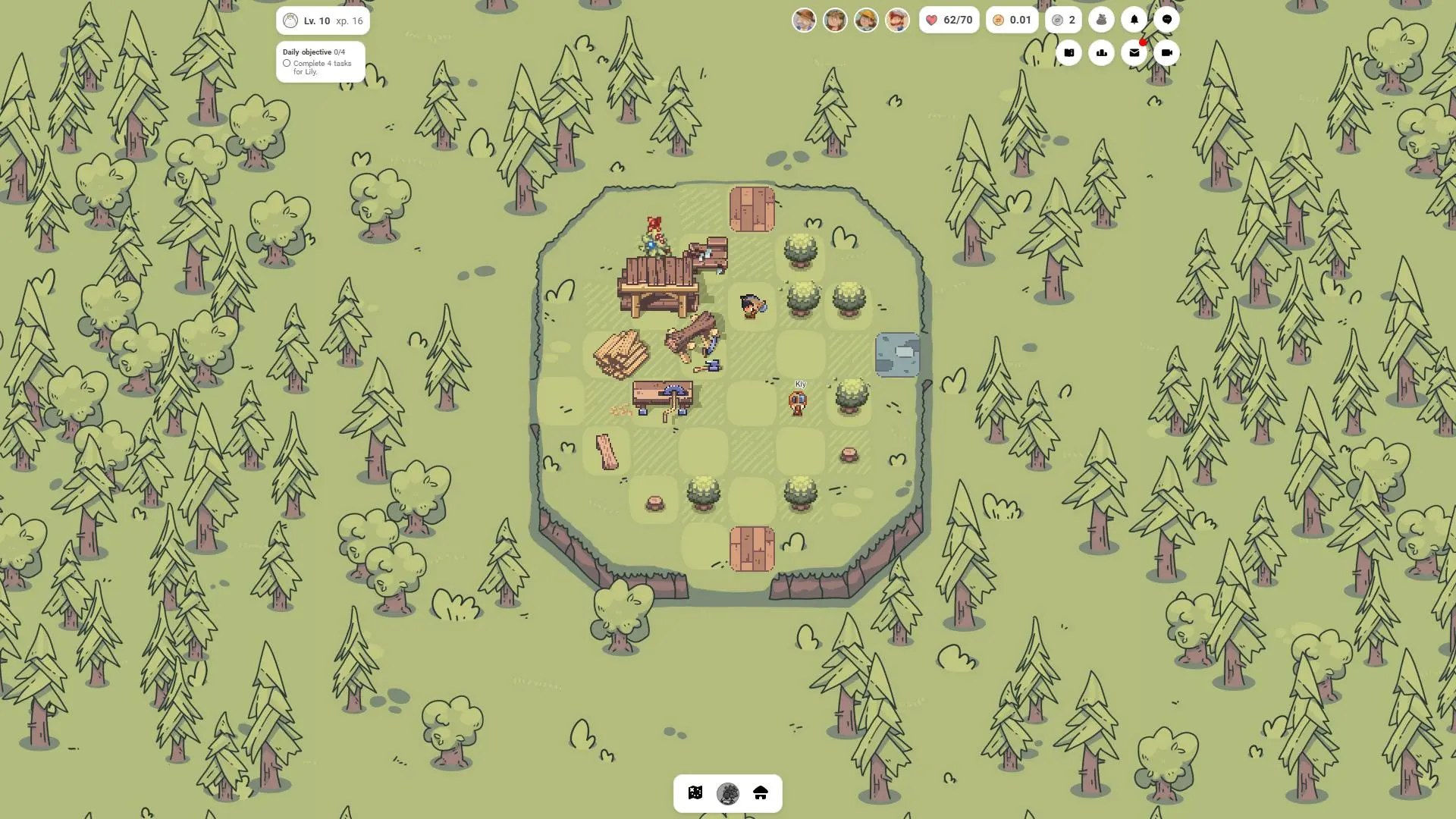Click the video camera recording icon

[x=1166, y=52]
